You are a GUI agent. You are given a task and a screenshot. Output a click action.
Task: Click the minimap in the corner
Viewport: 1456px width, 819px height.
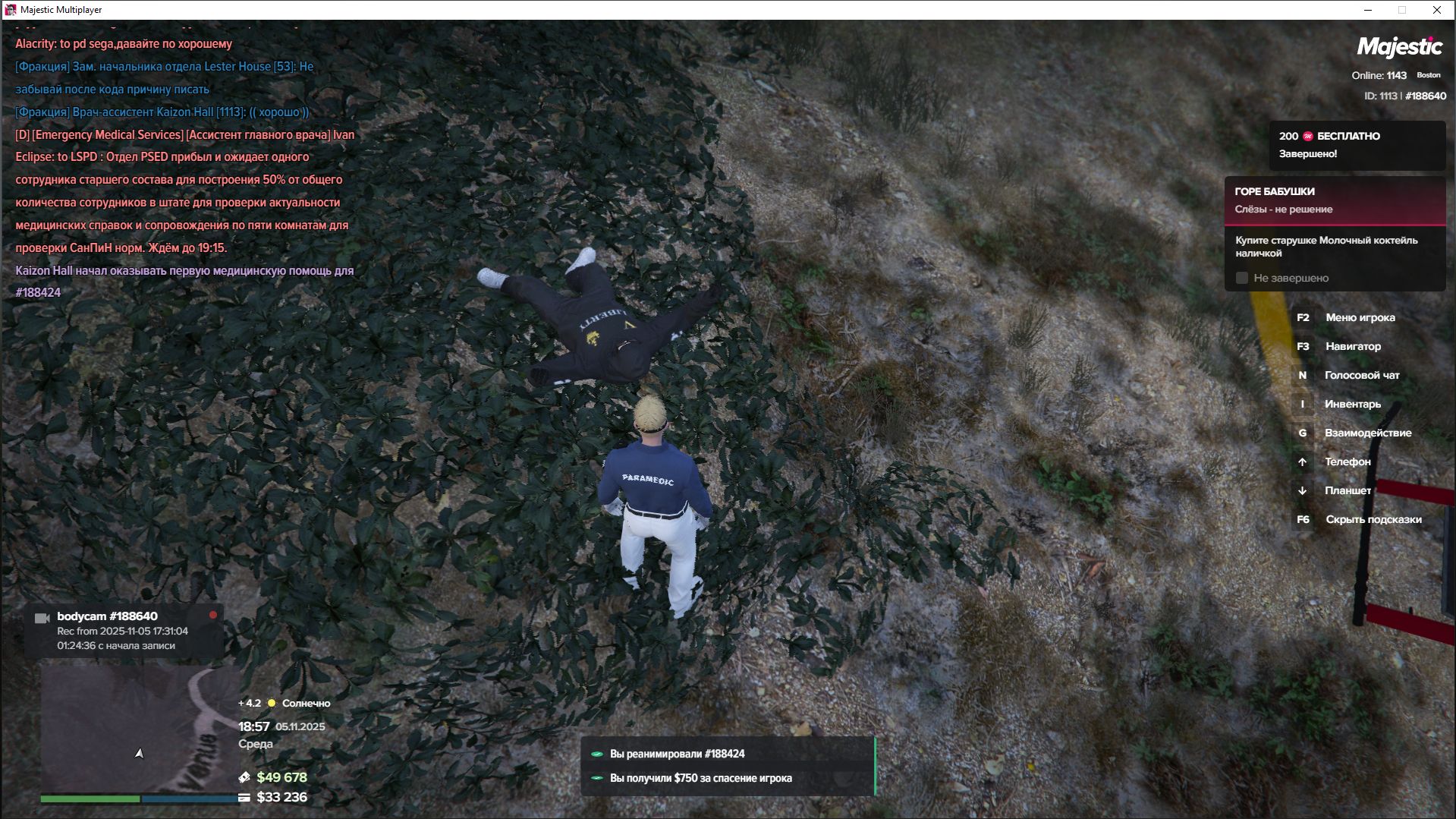click(x=139, y=727)
